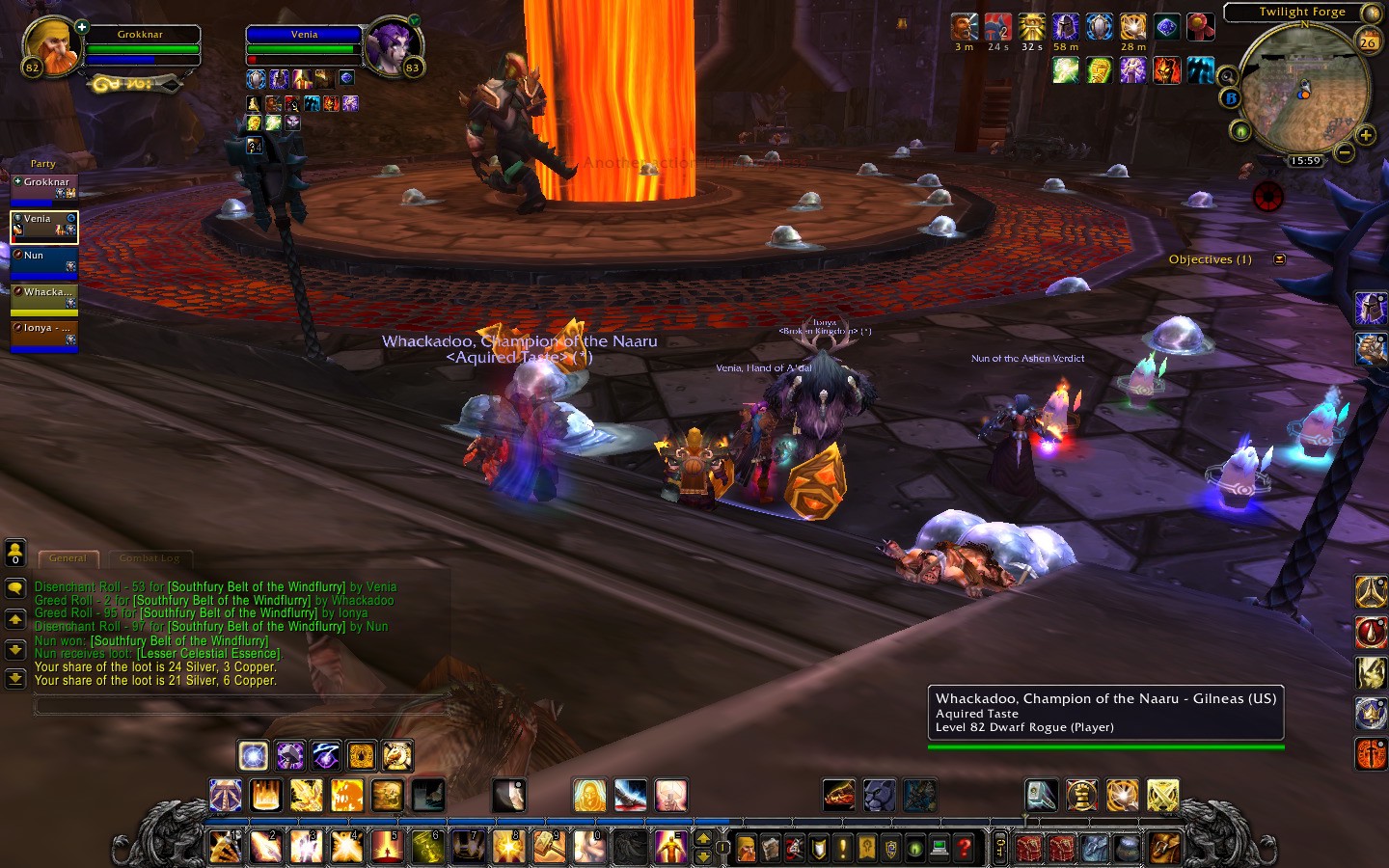Switch to the Combat Log chat tab
This screenshot has width=1389, height=868.
[150, 558]
